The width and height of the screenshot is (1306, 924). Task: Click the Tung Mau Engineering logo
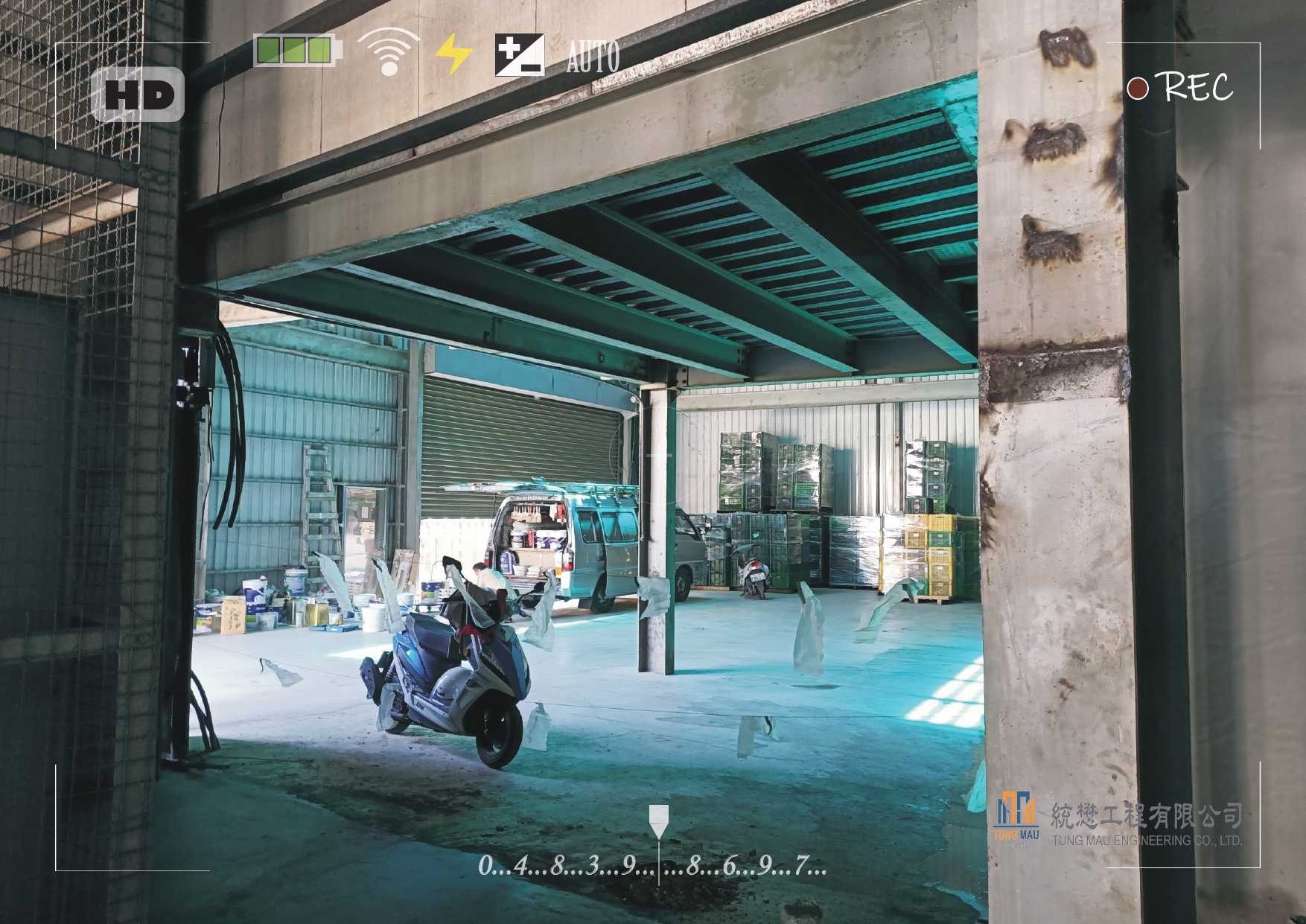1016,818
